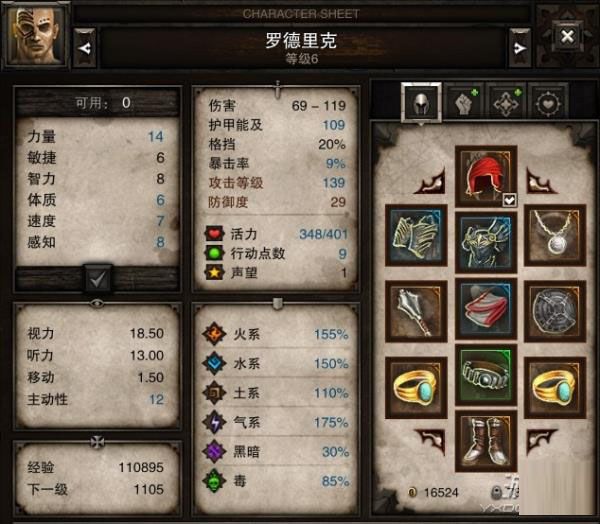Select the round shield slot
600x524 pixels.
coord(556,308)
